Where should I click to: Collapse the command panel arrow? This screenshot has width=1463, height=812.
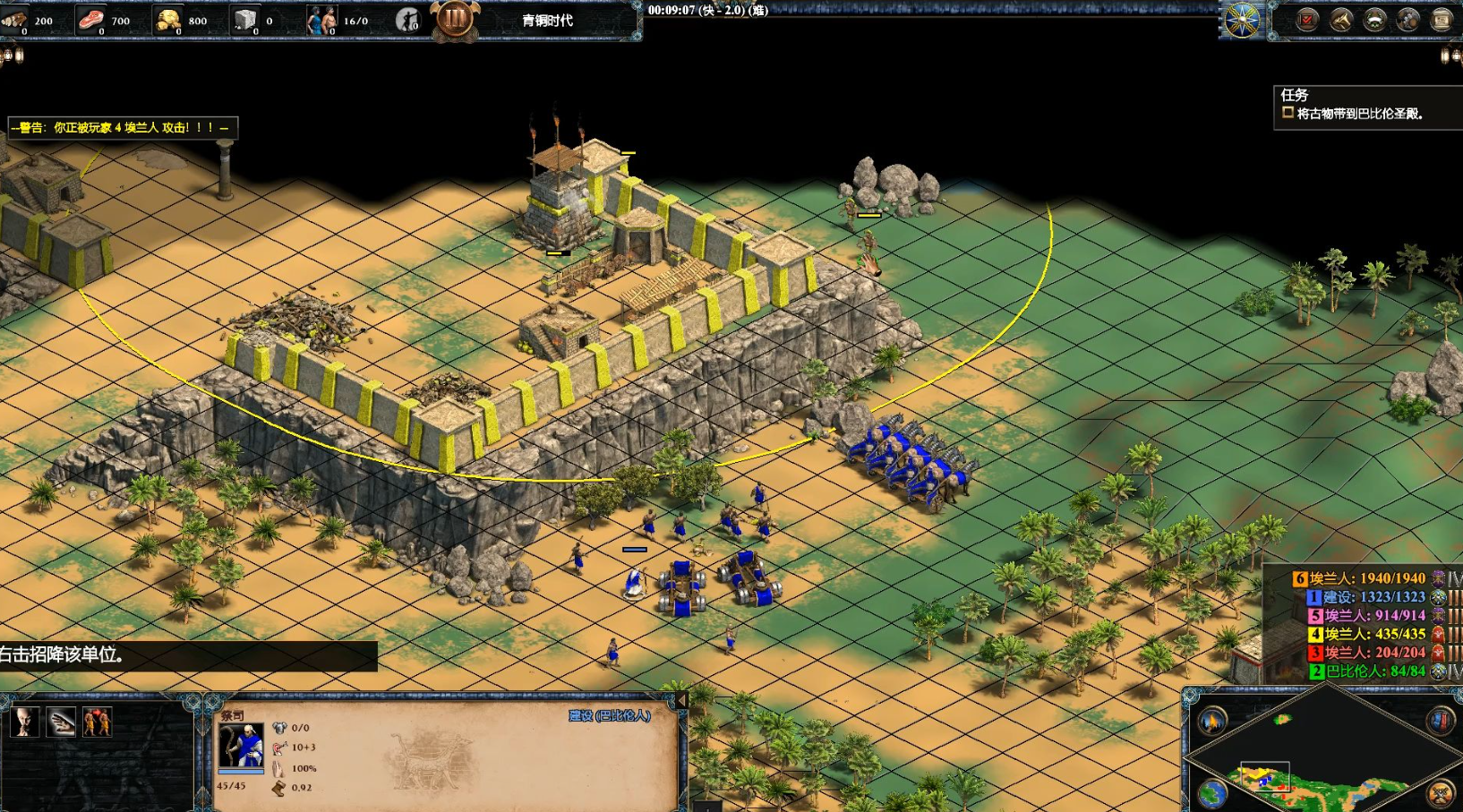[x=681, y=700]
